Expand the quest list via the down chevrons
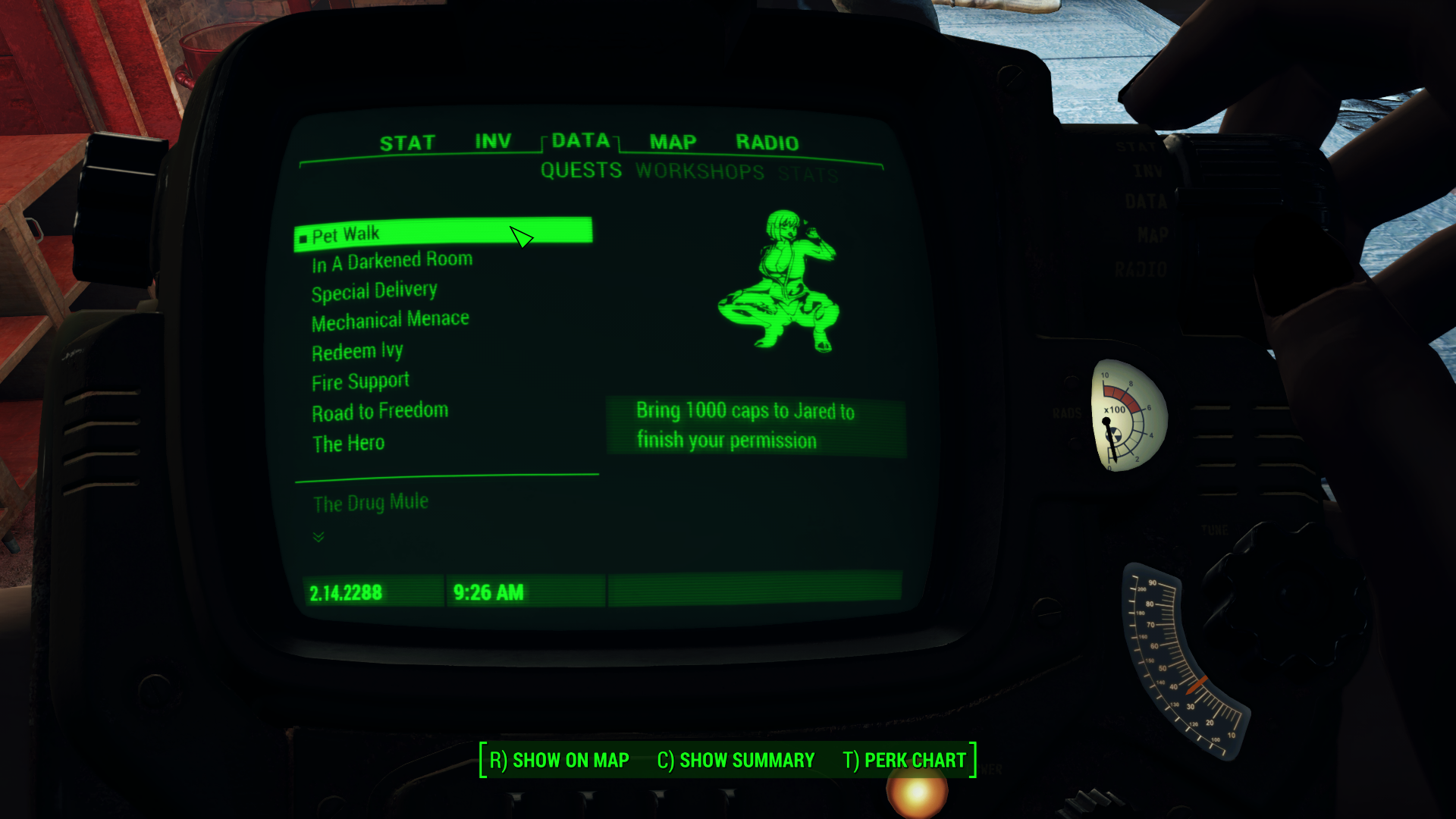This screenshot has height=819, width=1456. [318, 537]
